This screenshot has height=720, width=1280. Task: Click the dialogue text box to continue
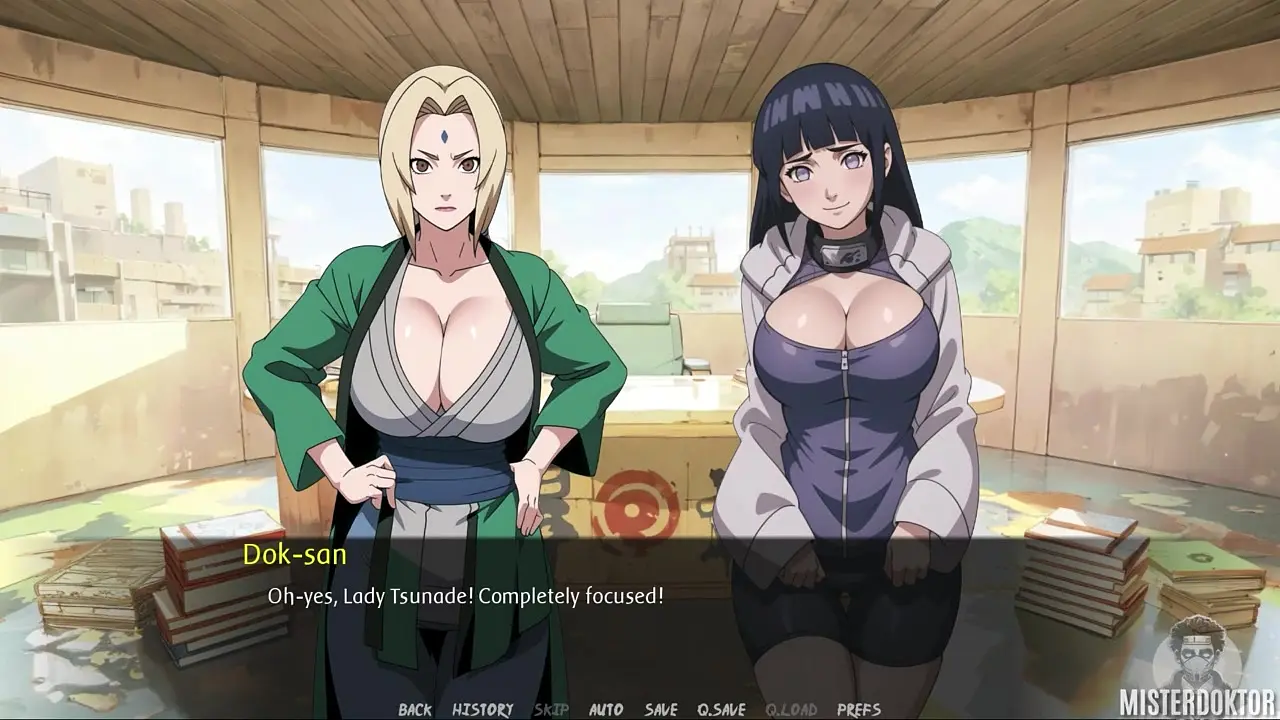[x=640, y=610]
